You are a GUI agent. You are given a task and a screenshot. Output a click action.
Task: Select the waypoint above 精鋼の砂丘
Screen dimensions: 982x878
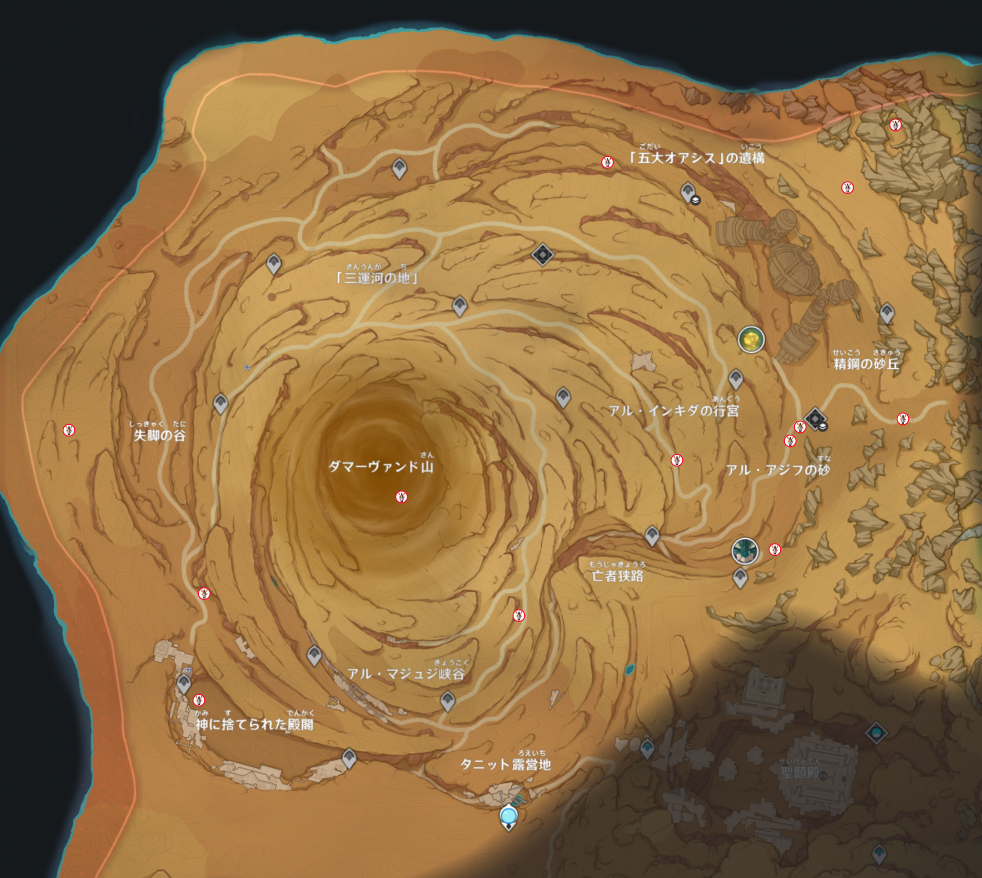click(886, 313)
